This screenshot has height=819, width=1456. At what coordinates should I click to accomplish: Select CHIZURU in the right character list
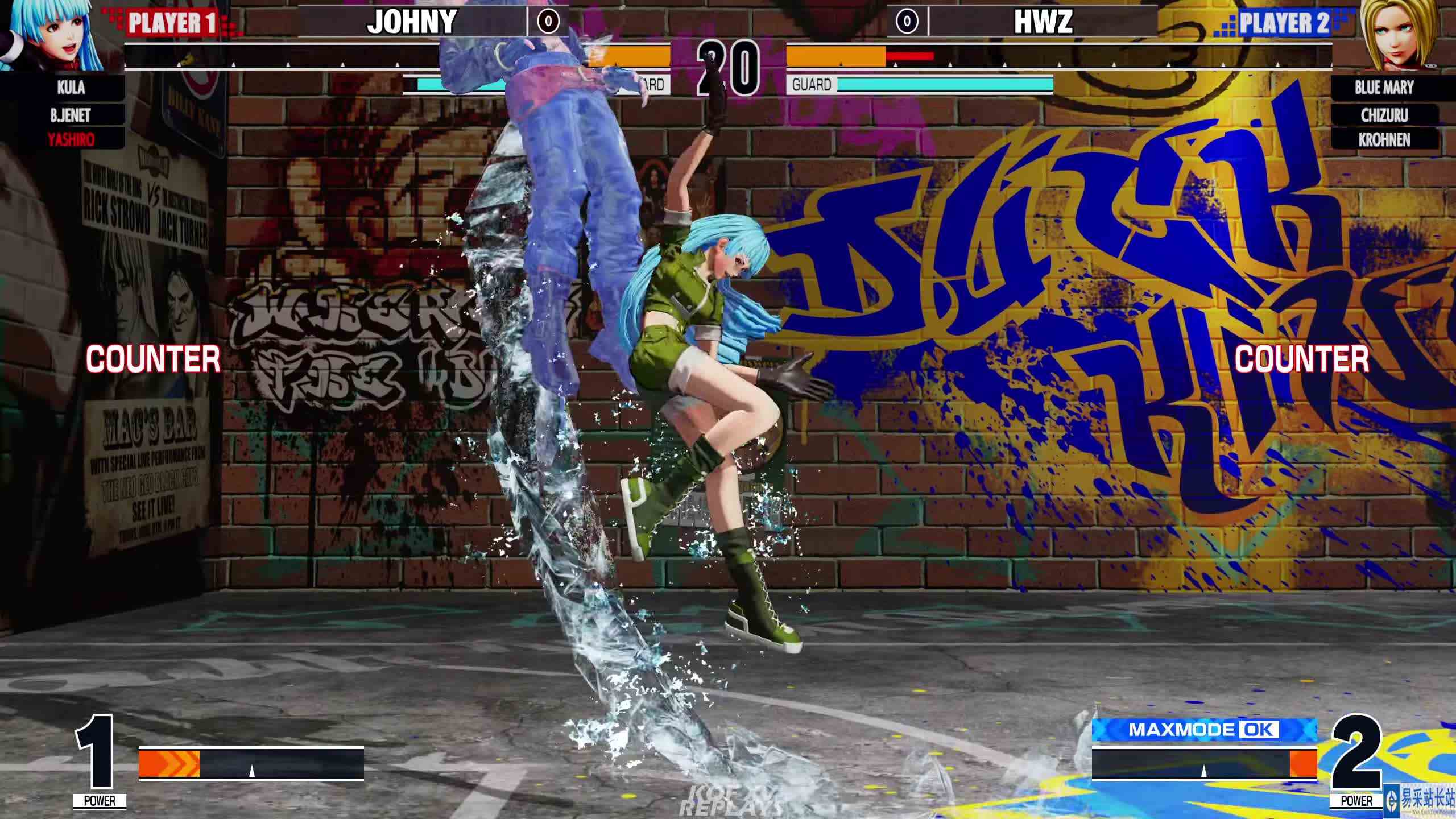point(1383,115)
